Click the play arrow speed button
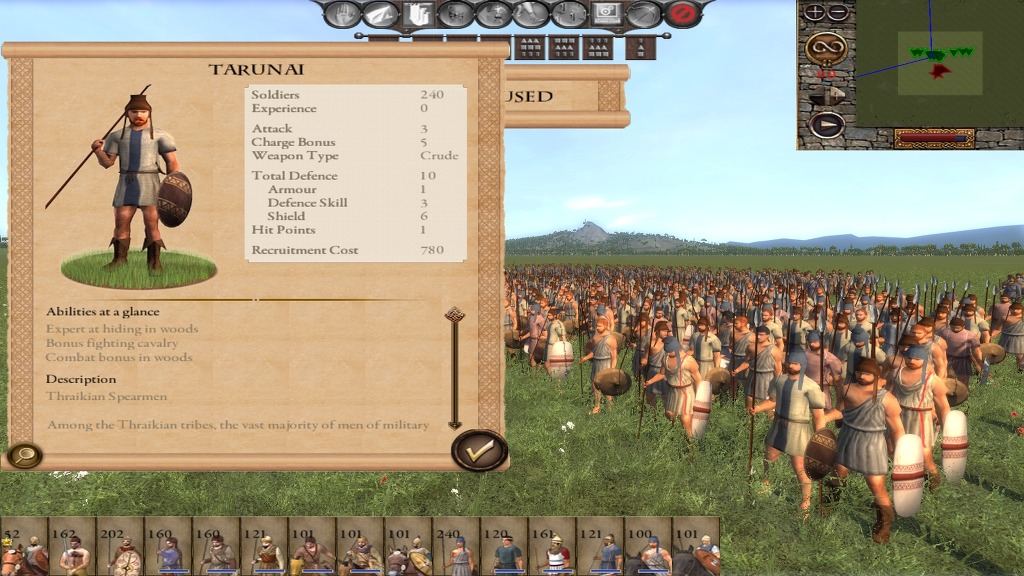Screen dimensions: 1024x576 [x=826, y=125]
